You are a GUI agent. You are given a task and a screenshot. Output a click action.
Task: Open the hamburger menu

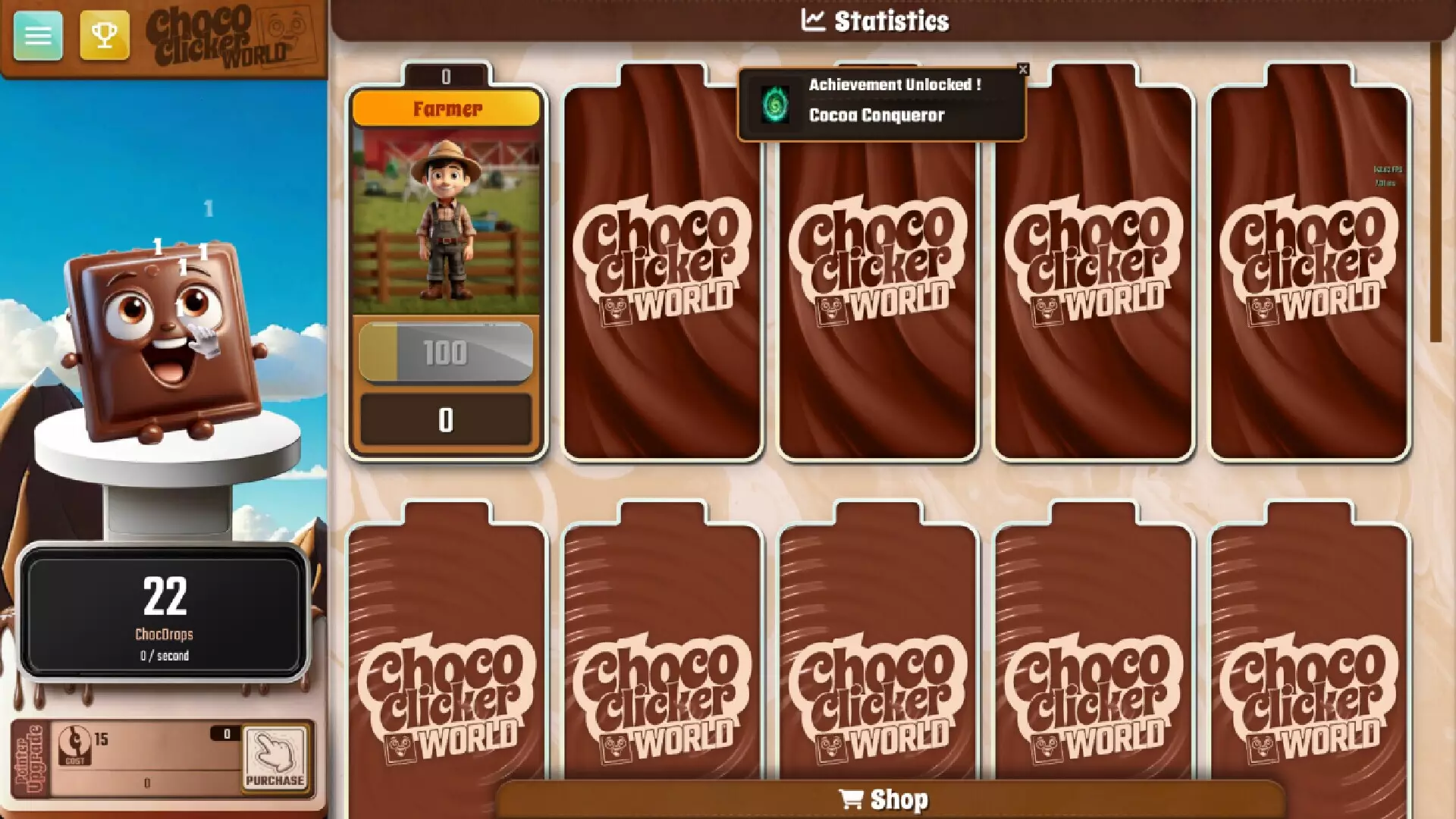click(36, 36)
